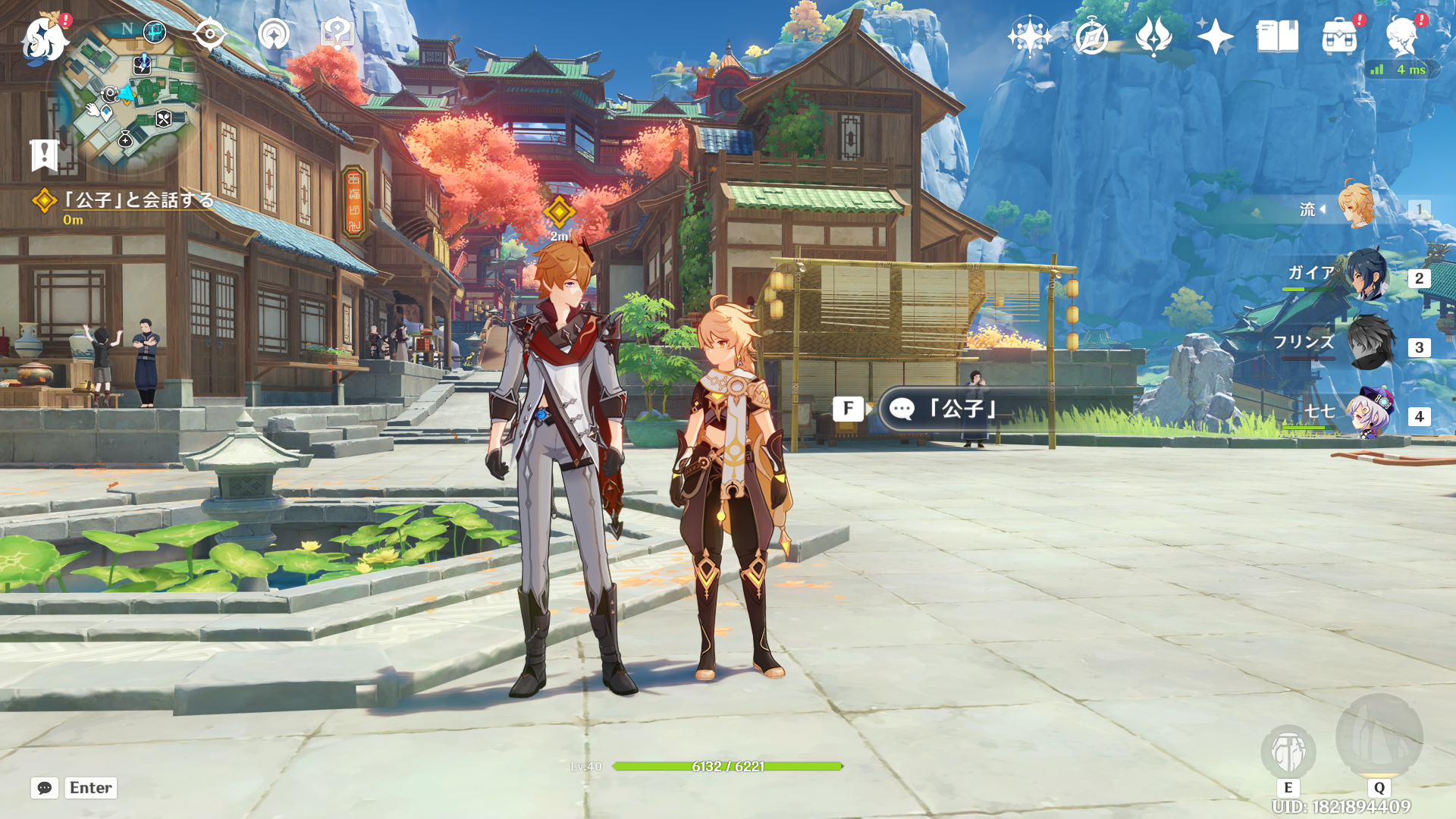Open the co-op signal rings icon
The height and width of the screenshot is (819, 1456).
[x=274, y=34]
